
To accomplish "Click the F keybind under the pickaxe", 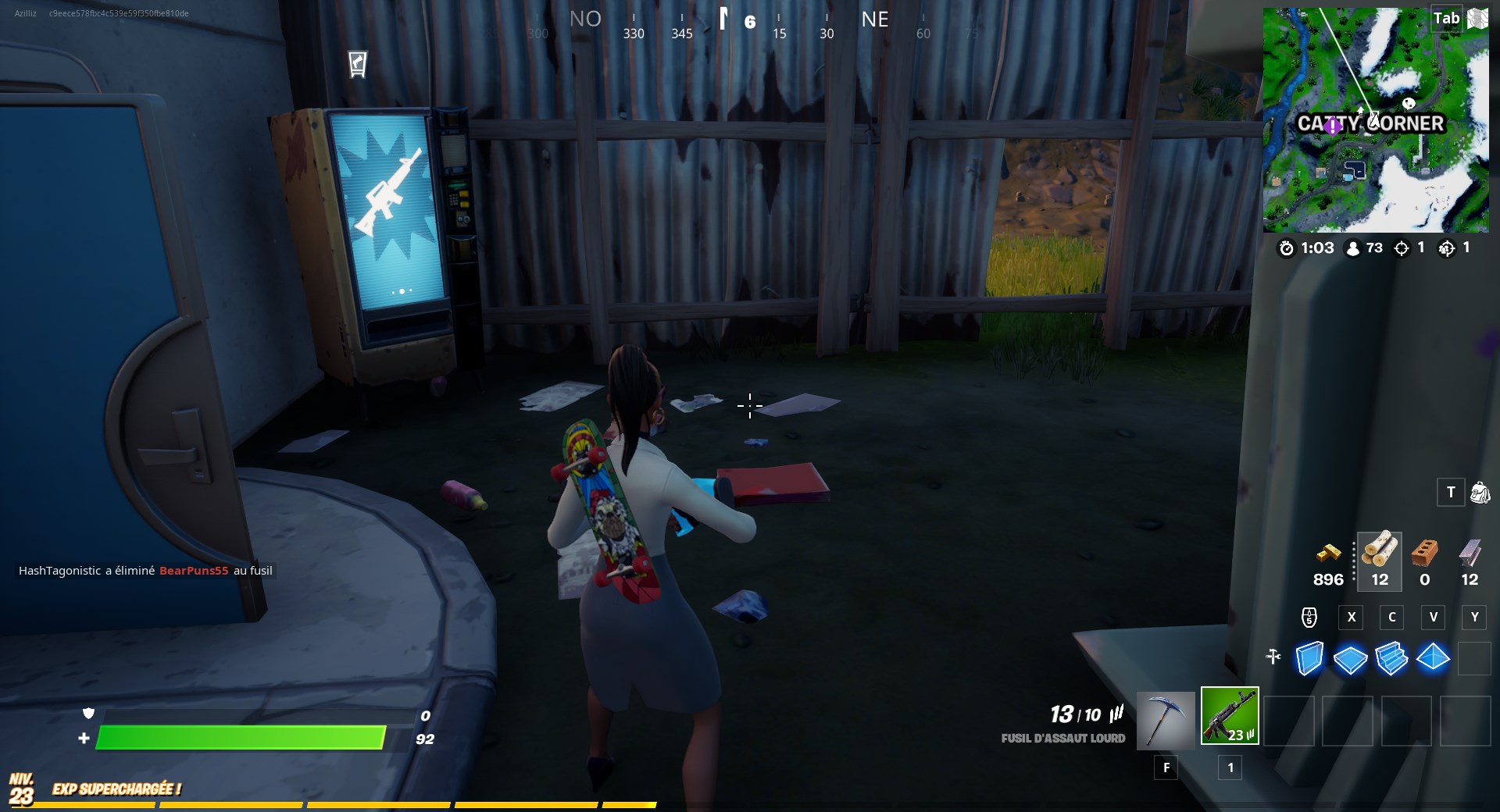I will click(x=1166, y=767).
